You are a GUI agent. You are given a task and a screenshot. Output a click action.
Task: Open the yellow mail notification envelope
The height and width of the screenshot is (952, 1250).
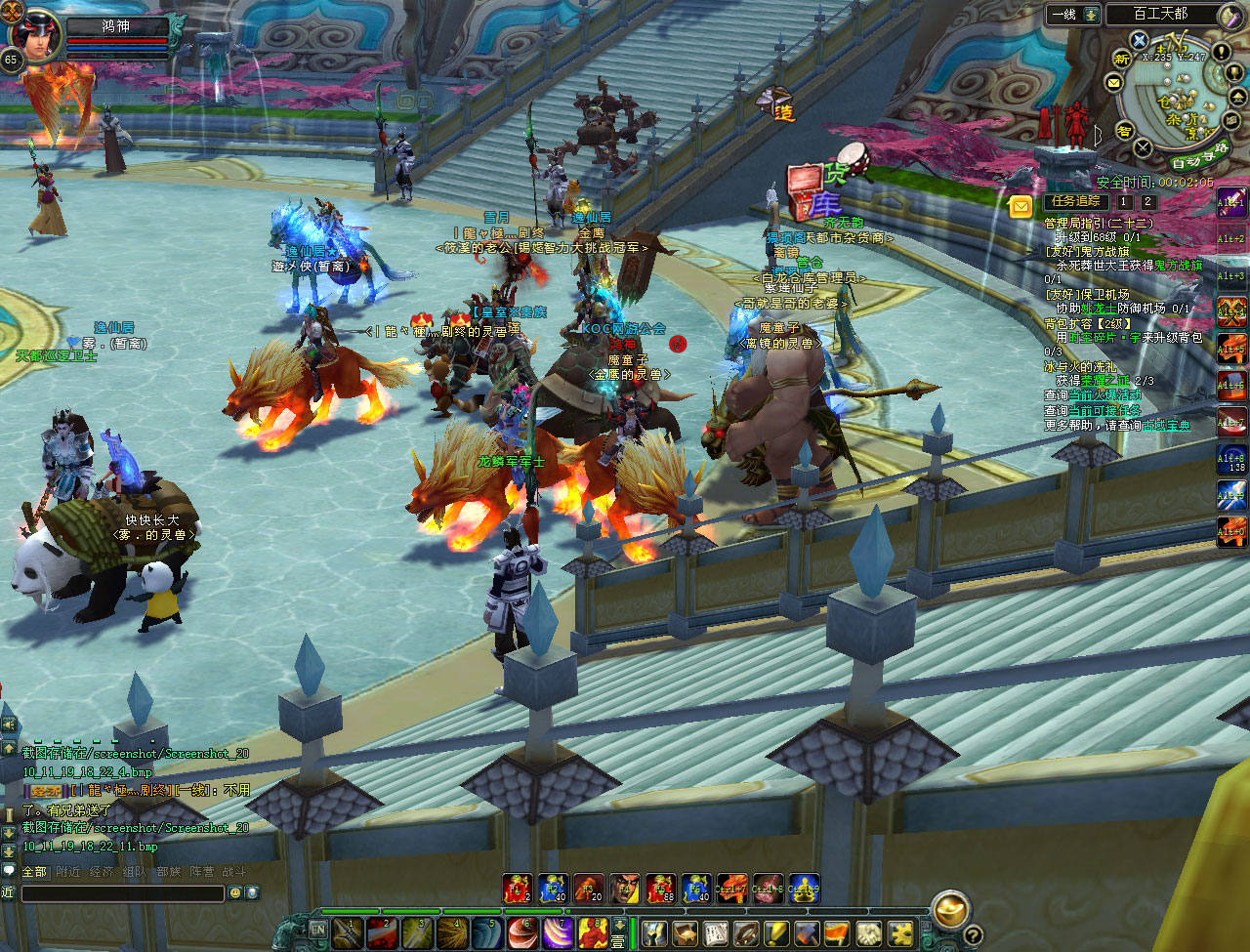tap(1021, 206)
